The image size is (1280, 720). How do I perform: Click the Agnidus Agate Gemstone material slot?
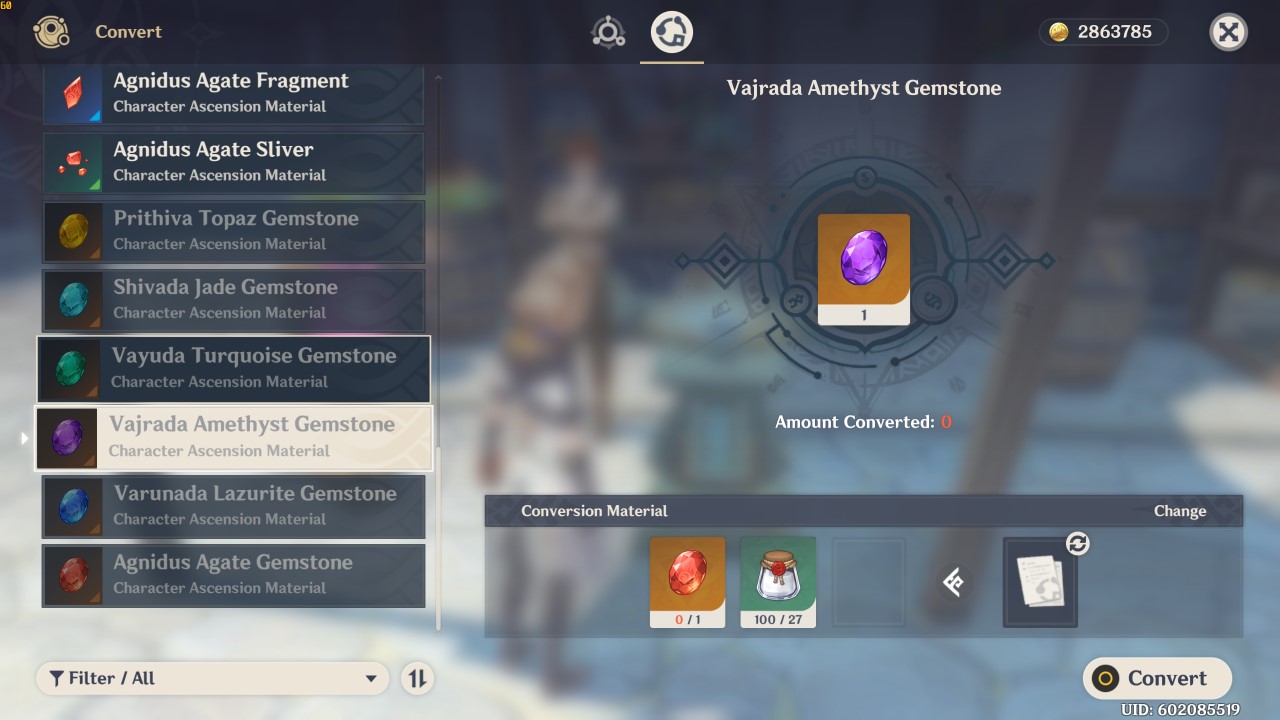tap(687, 581)
